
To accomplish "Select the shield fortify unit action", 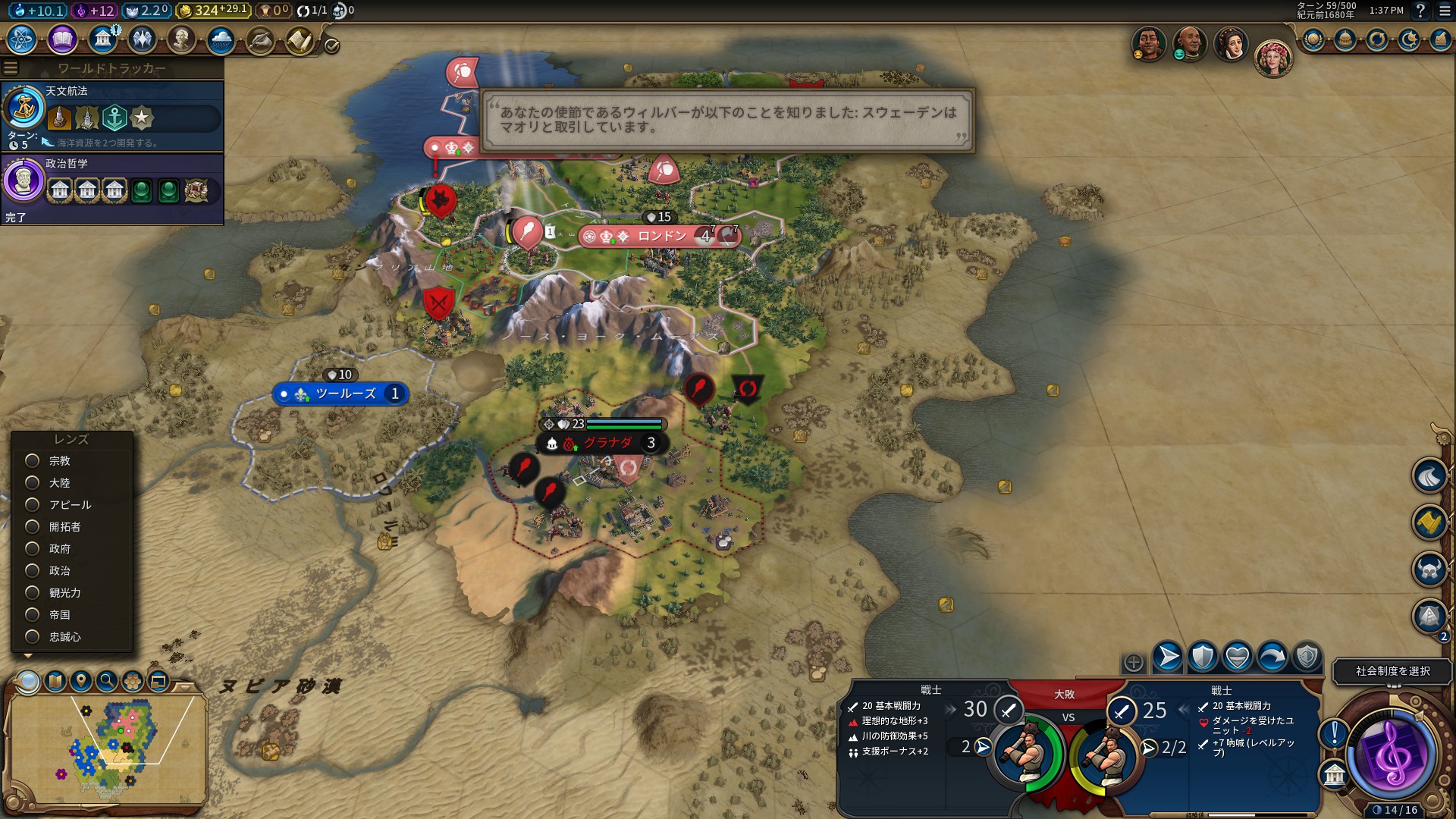I will pyautogui.click(x=1203, y=657).
